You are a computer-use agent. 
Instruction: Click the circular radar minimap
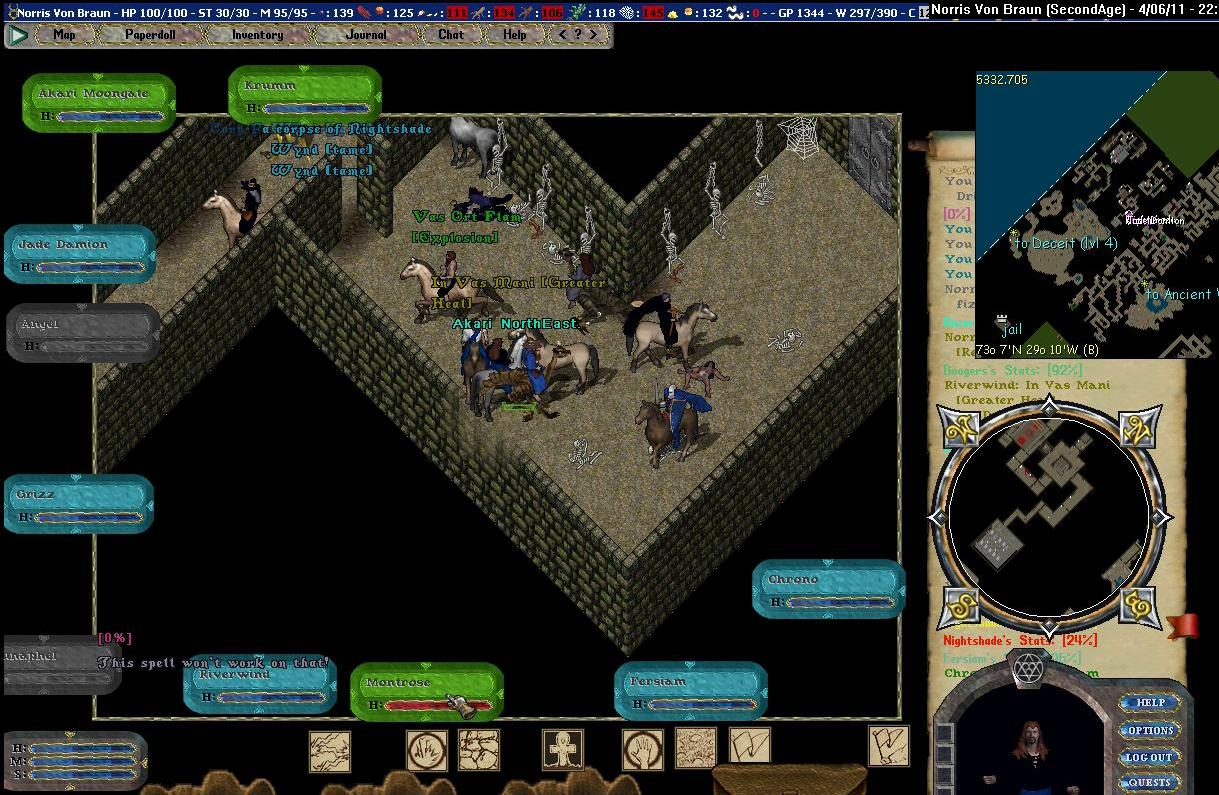tap(1048, 516)
